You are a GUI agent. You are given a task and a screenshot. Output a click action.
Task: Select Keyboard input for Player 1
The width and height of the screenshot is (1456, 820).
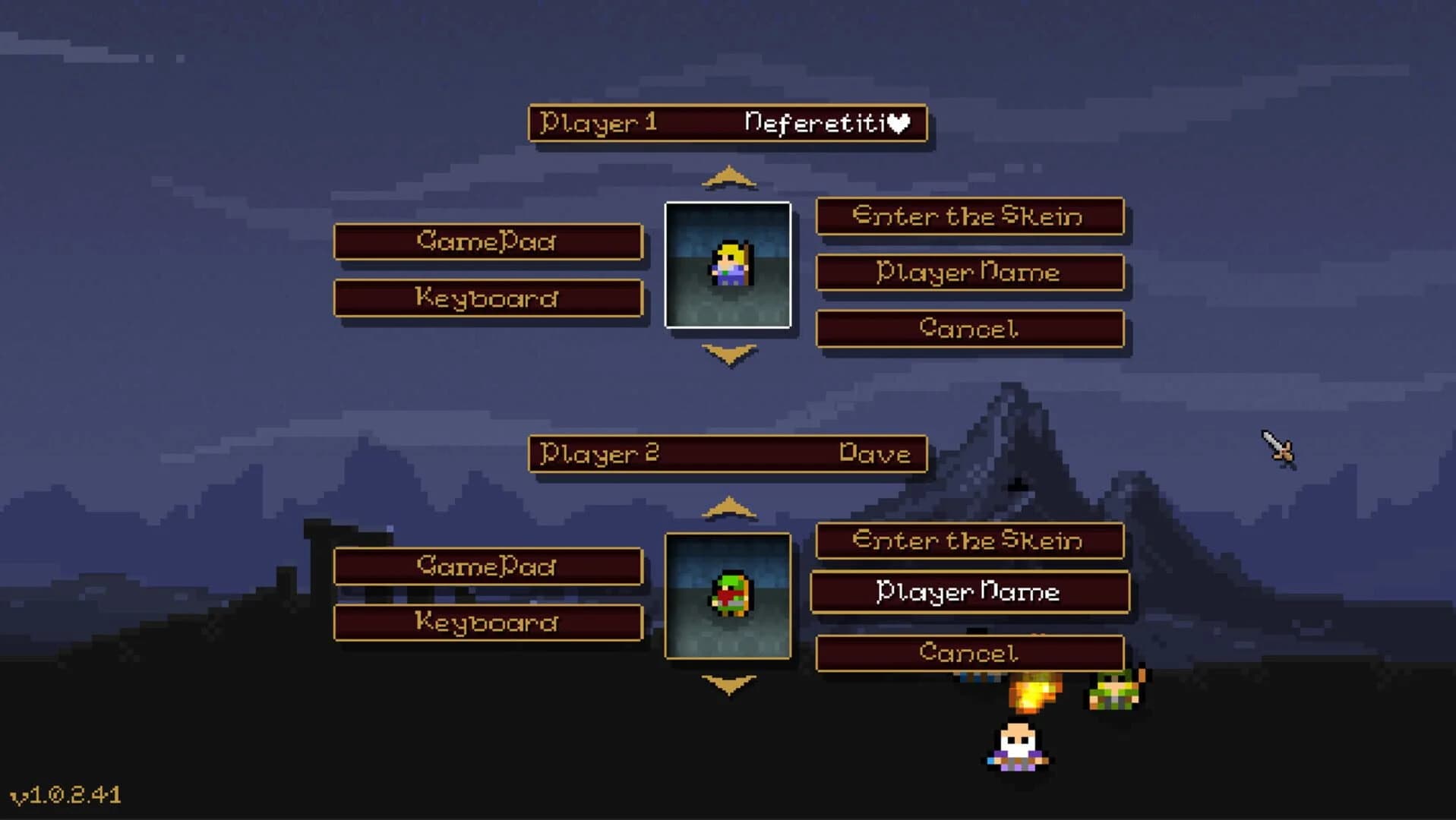(x=488, y=298)
